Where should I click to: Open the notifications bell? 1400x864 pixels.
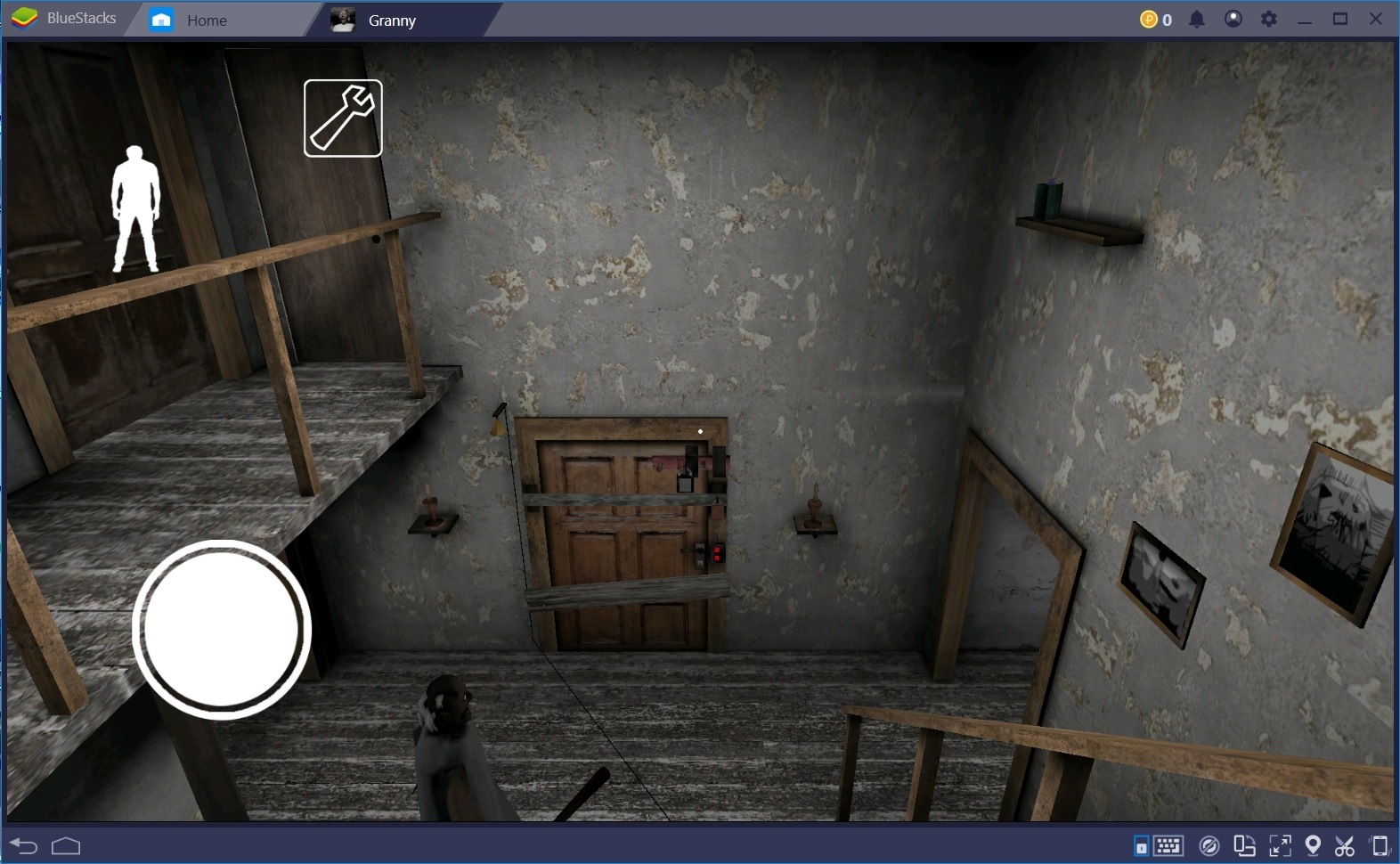point(1197,18)
